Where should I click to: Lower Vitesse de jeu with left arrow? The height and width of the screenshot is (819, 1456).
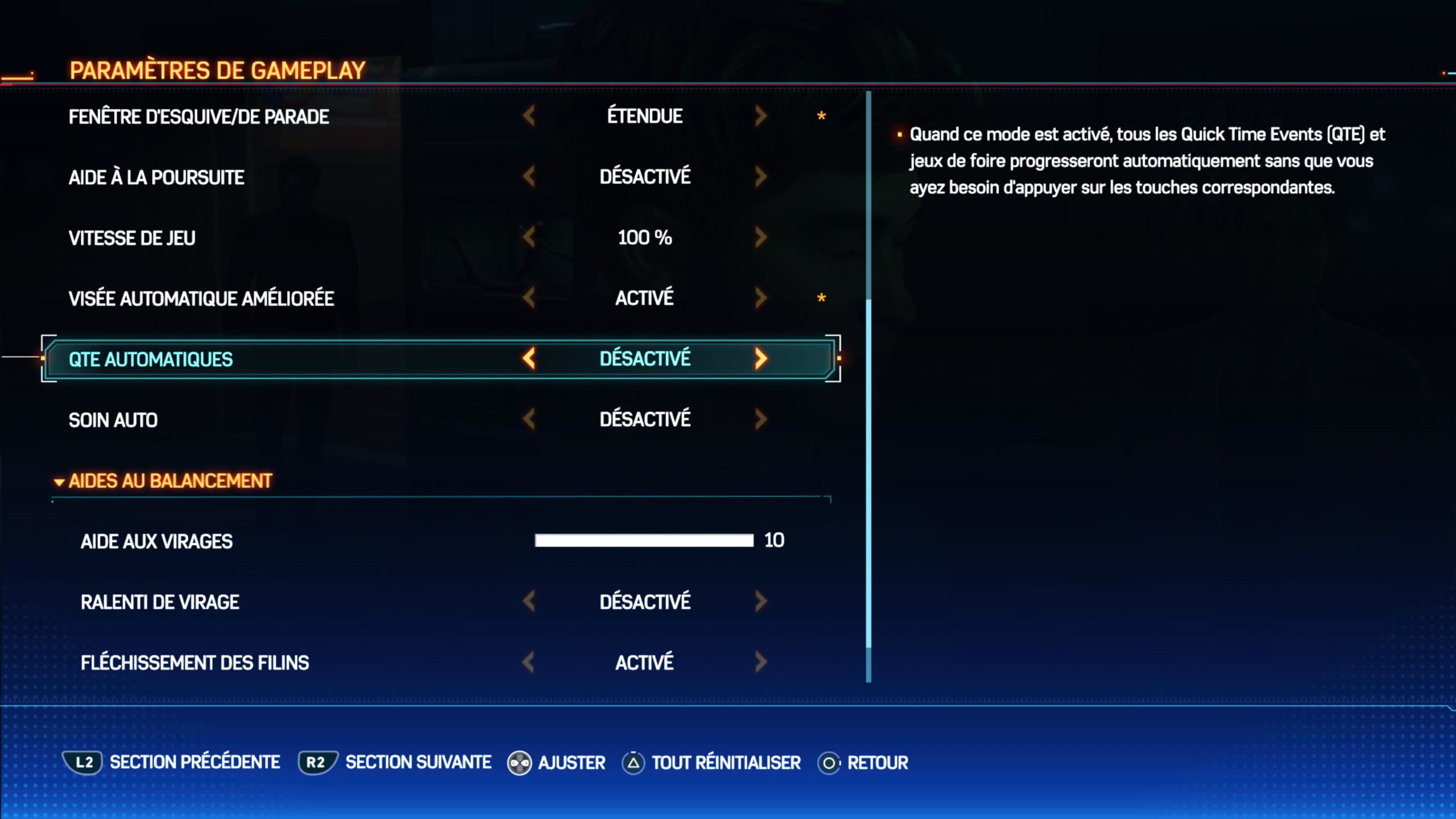point(529,237)
